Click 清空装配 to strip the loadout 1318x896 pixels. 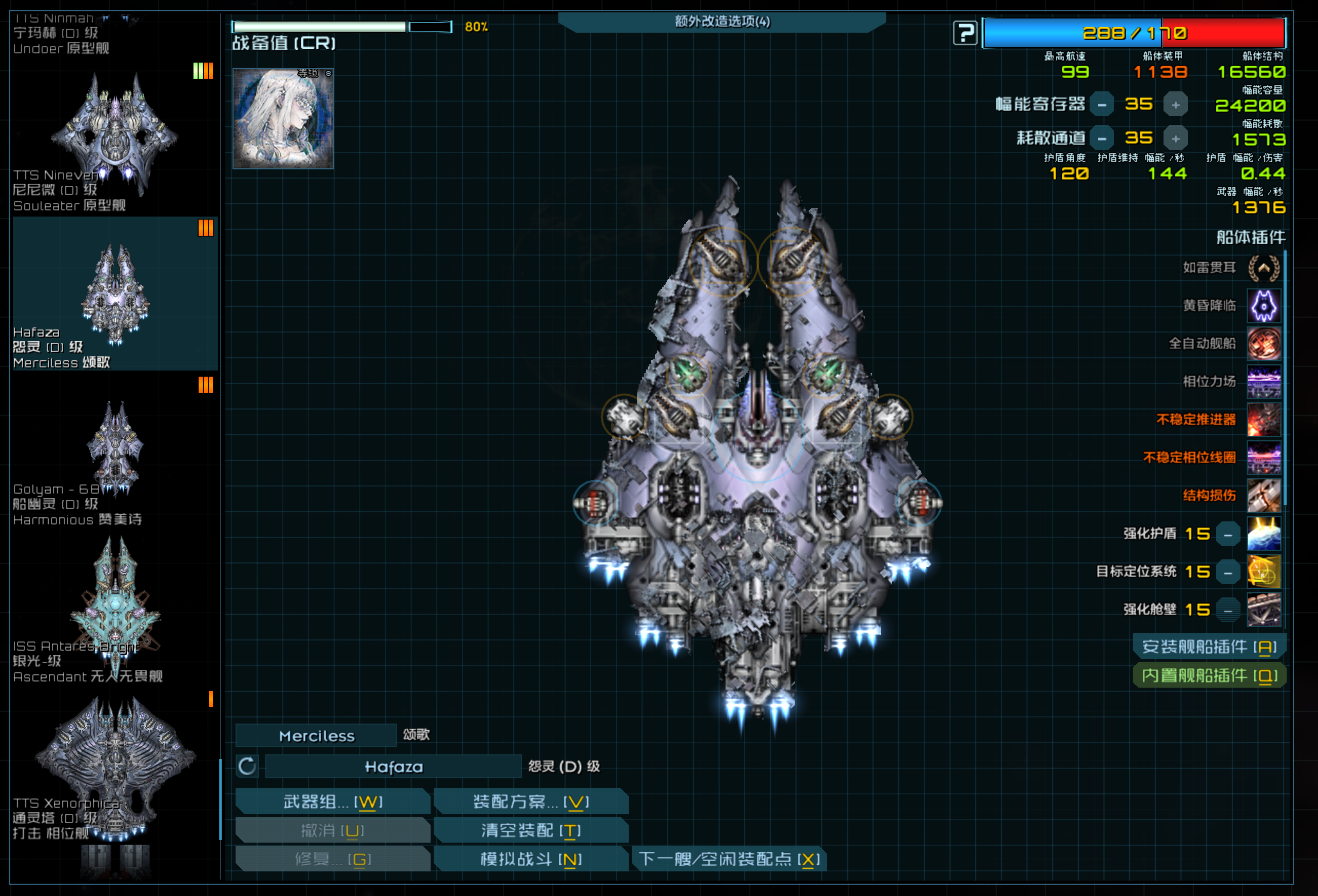coord(531,830)
